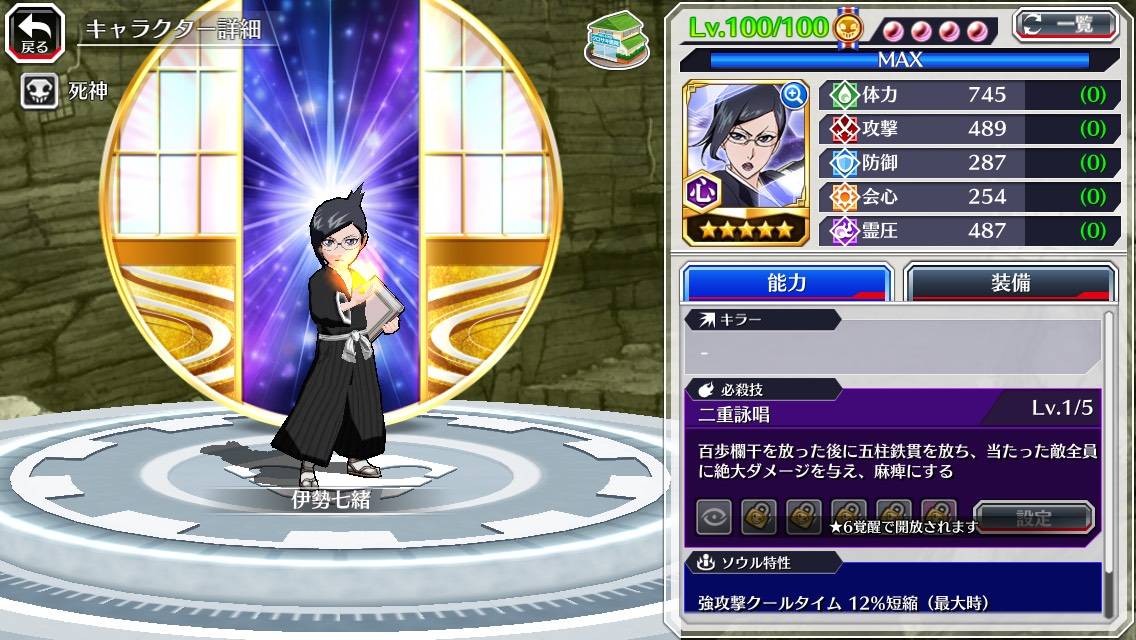
Task: Go back with the 戻る button
Action: [x=34, y=33]
